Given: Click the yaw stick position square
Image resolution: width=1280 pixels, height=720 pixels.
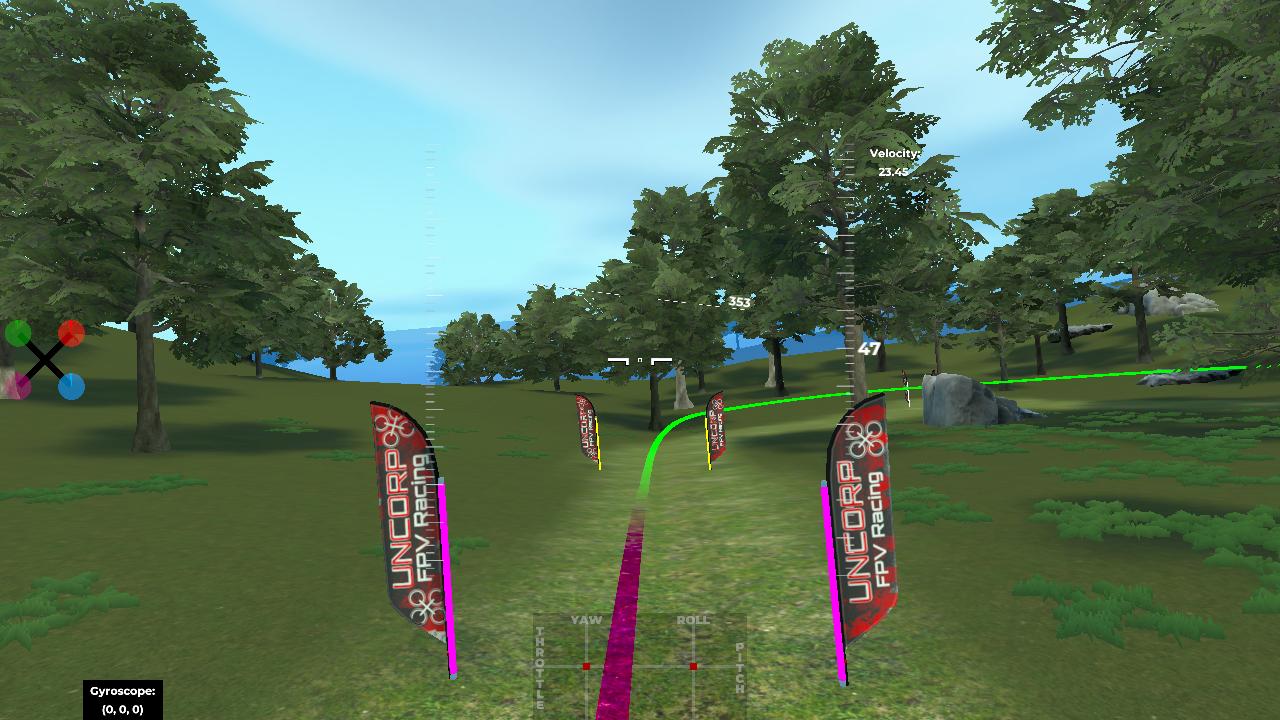Looking at the screenshot, I should tap(586, 666).
